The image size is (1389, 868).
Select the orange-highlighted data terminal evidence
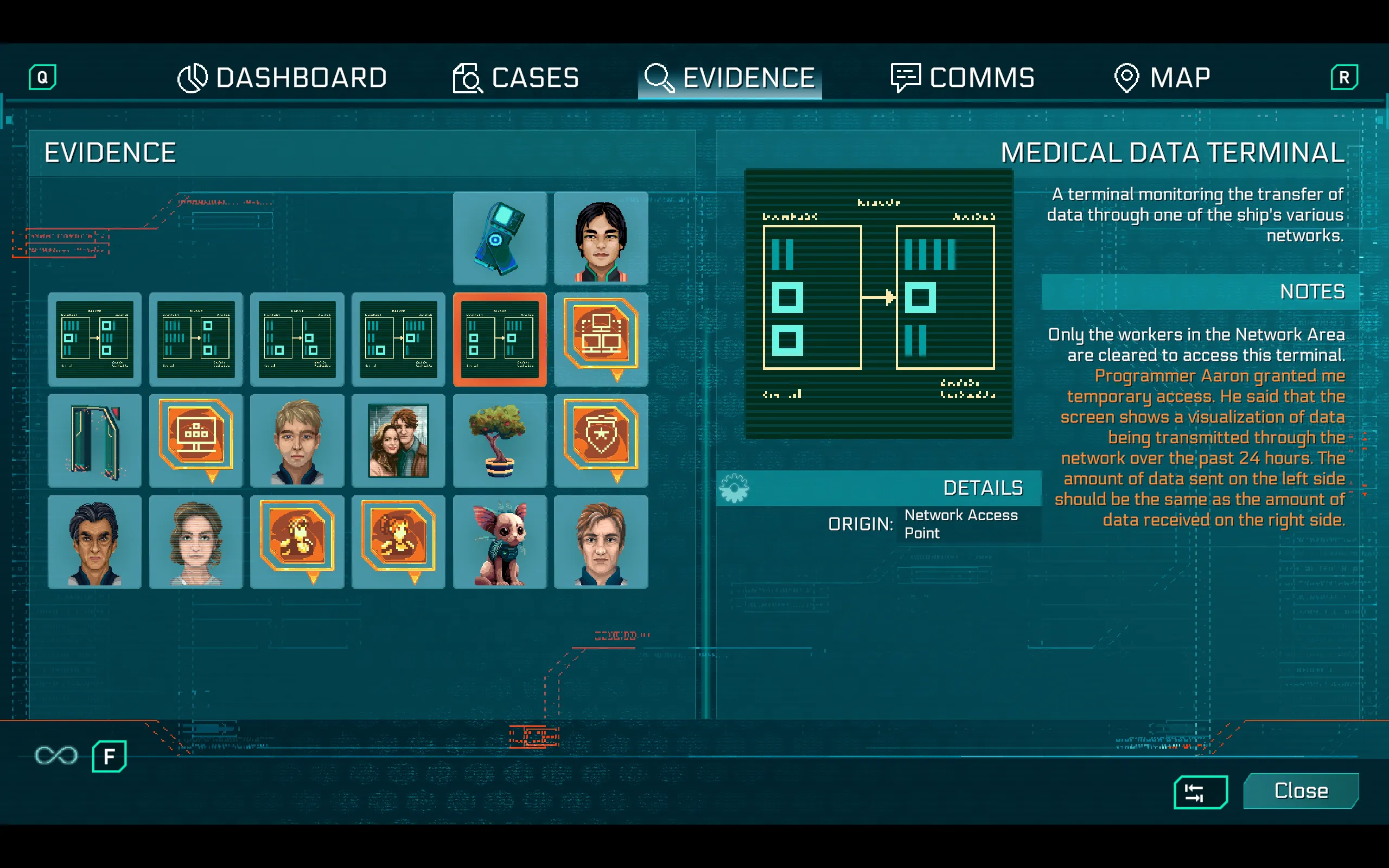(499, 339)
